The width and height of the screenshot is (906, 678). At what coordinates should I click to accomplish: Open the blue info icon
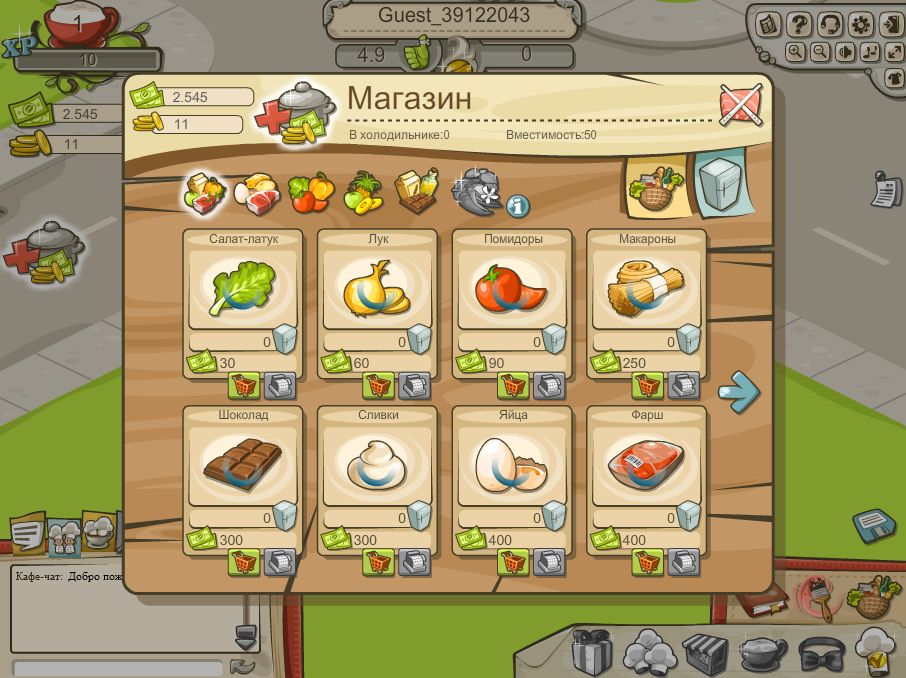point(518,206)
